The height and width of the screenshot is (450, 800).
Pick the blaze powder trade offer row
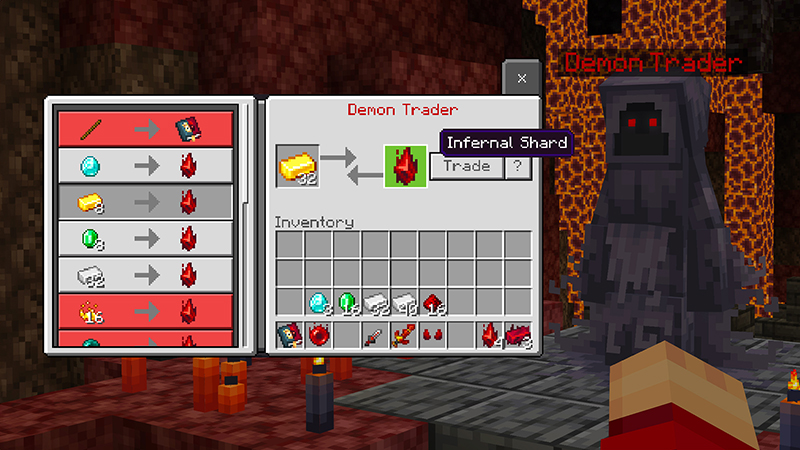(x=146, y=311)
